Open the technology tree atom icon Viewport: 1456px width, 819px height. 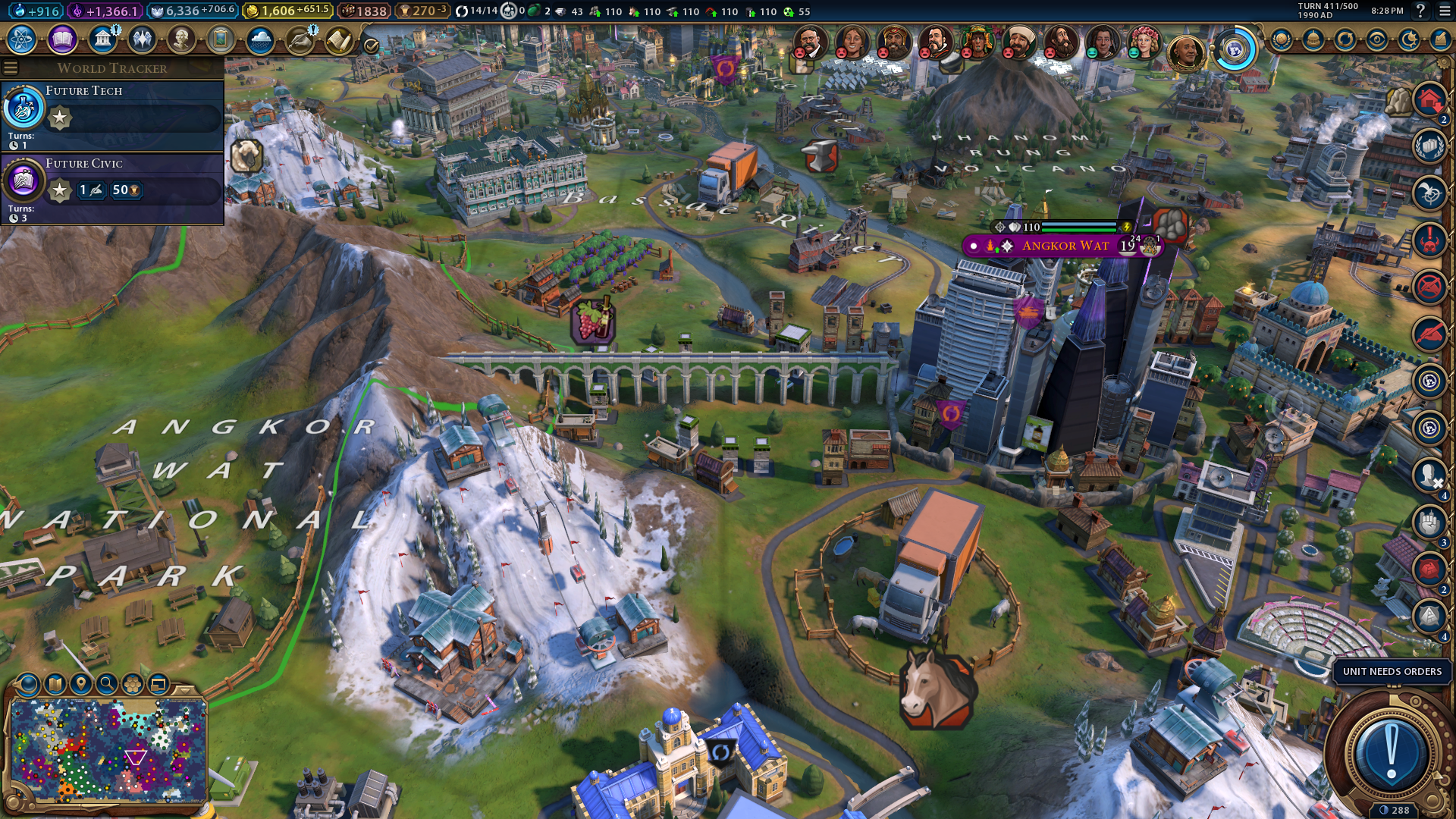pyautogui.click(x=22, y=39)
